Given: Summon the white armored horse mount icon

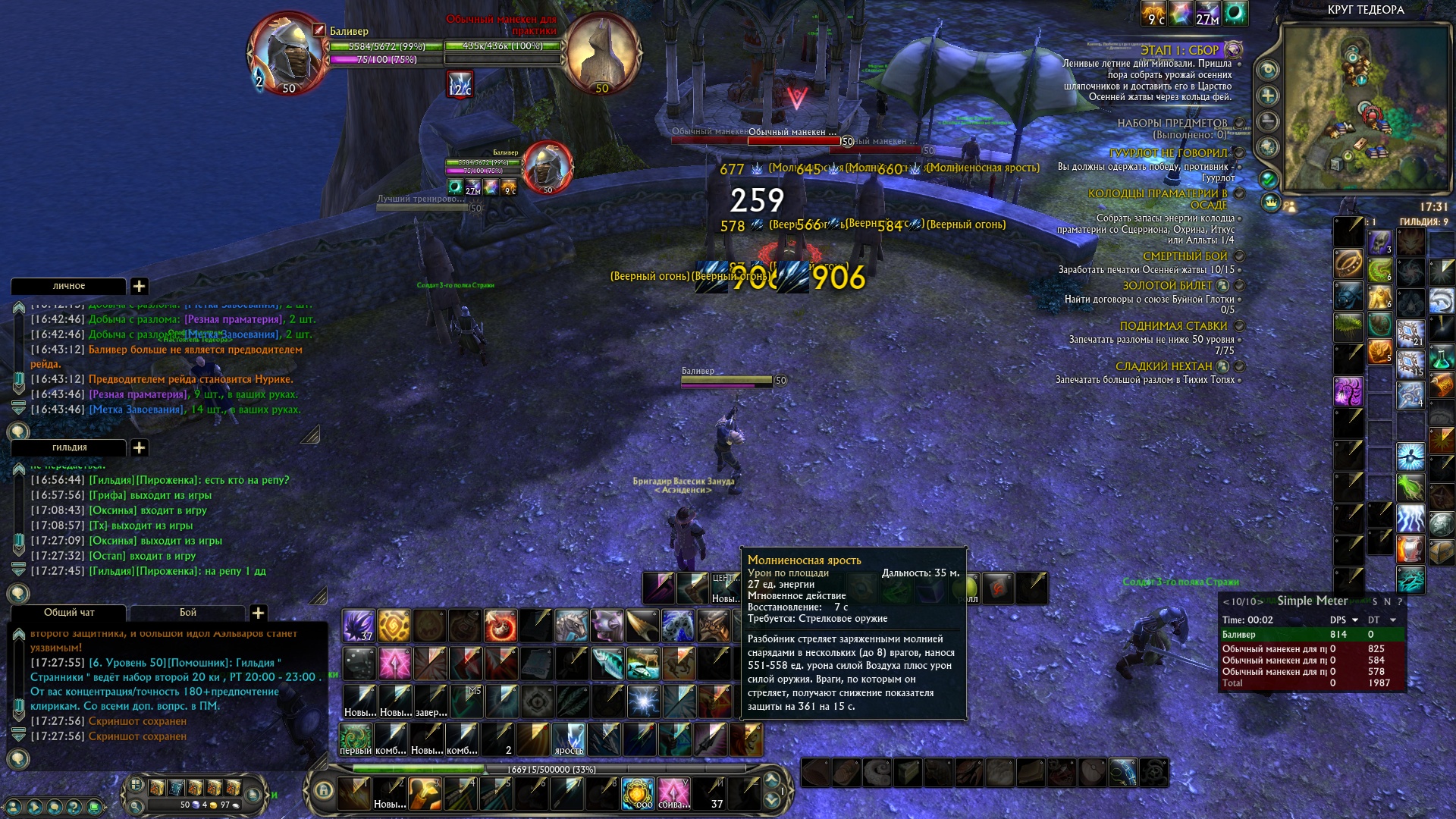Looking at the screenshot, I should pos(571,626).
